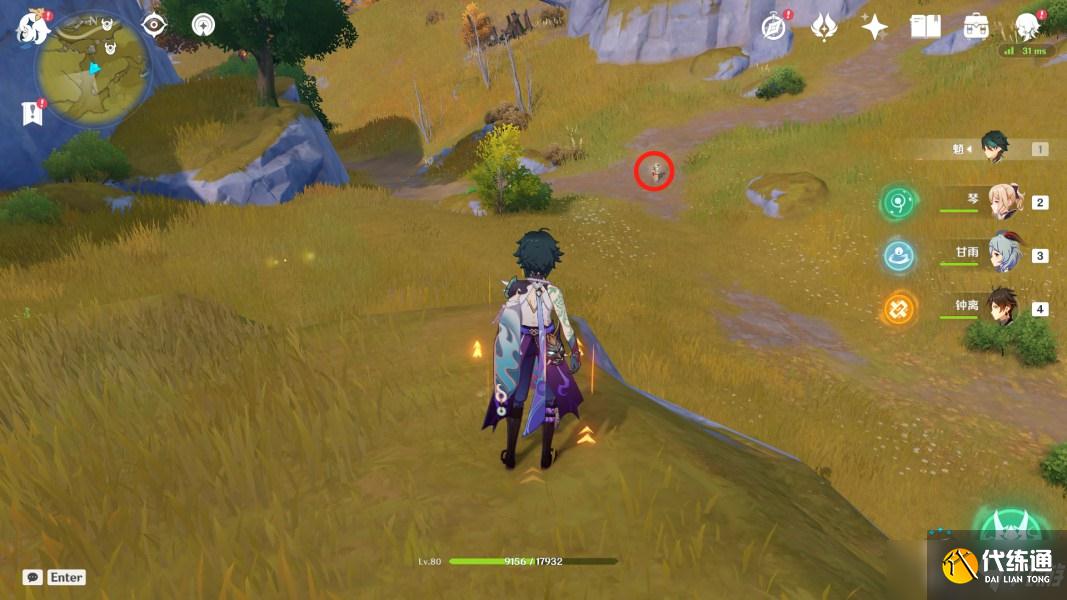Screen dimensions: 1067x600
Task: Trigger 甘雨's blue elemental burst icon
Action: pyautogui.click(x=899, y=256)
